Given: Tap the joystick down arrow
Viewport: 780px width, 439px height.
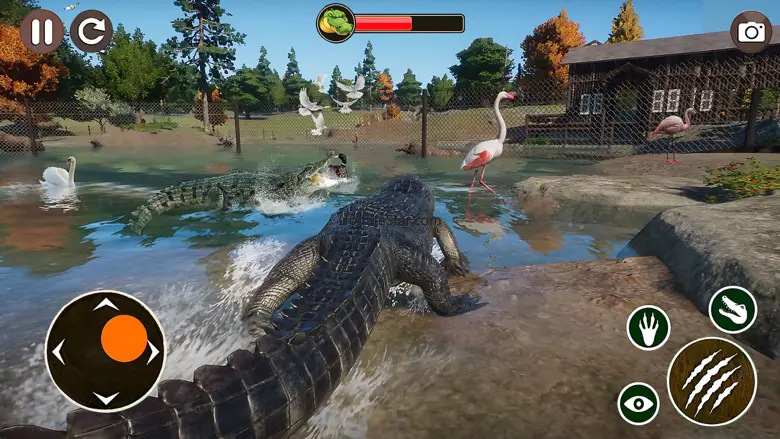Looking at the screenshot, I should (x=106, y=398).
